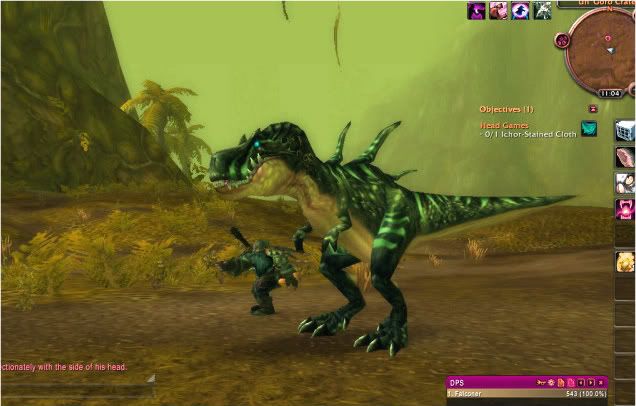Open DPS meter gear settings
This screenshot has width=636, height=406.
tap(549, 382)
